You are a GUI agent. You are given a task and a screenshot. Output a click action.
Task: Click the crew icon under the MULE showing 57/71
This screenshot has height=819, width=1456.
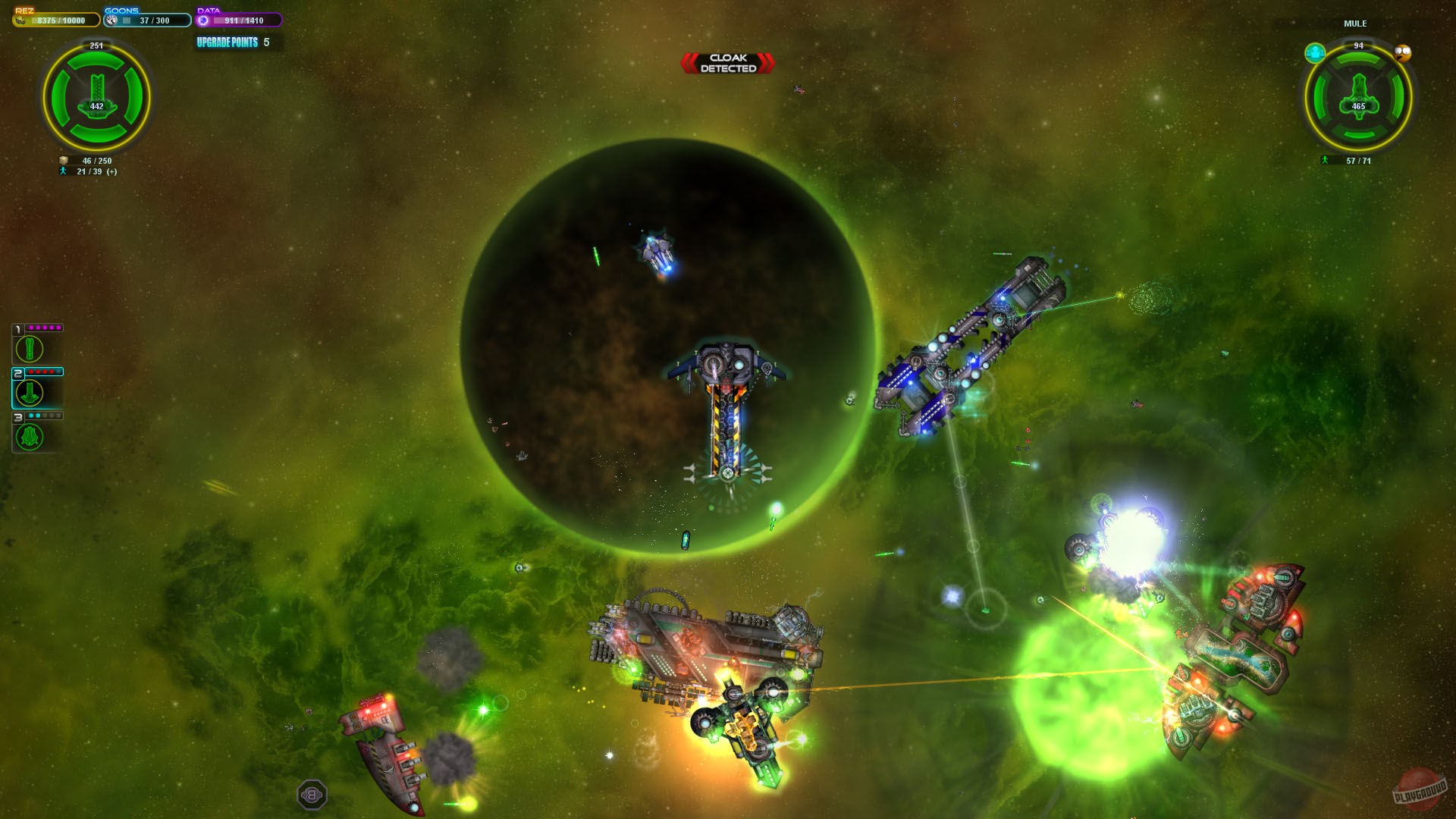[1326, 160]
